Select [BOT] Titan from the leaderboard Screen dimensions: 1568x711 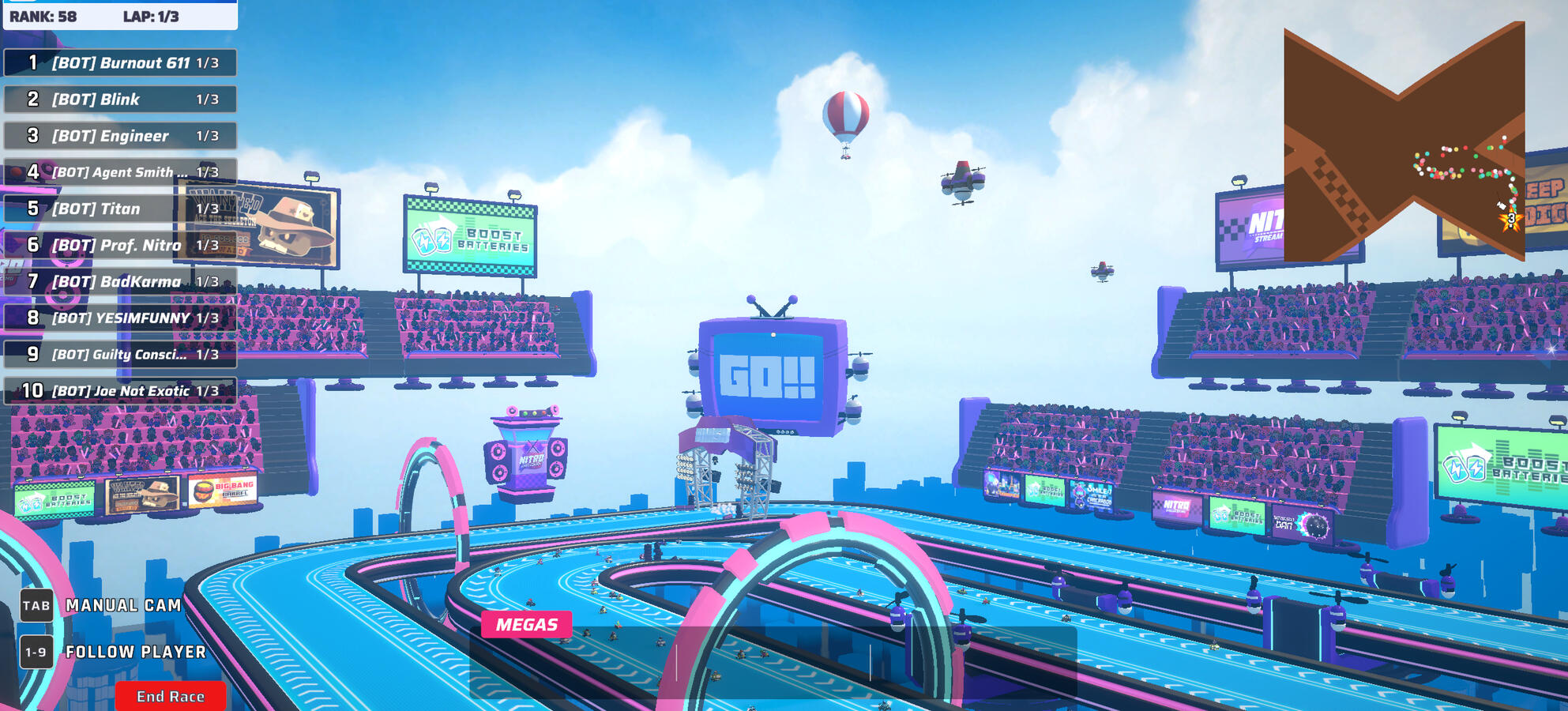tap(118, 208)
